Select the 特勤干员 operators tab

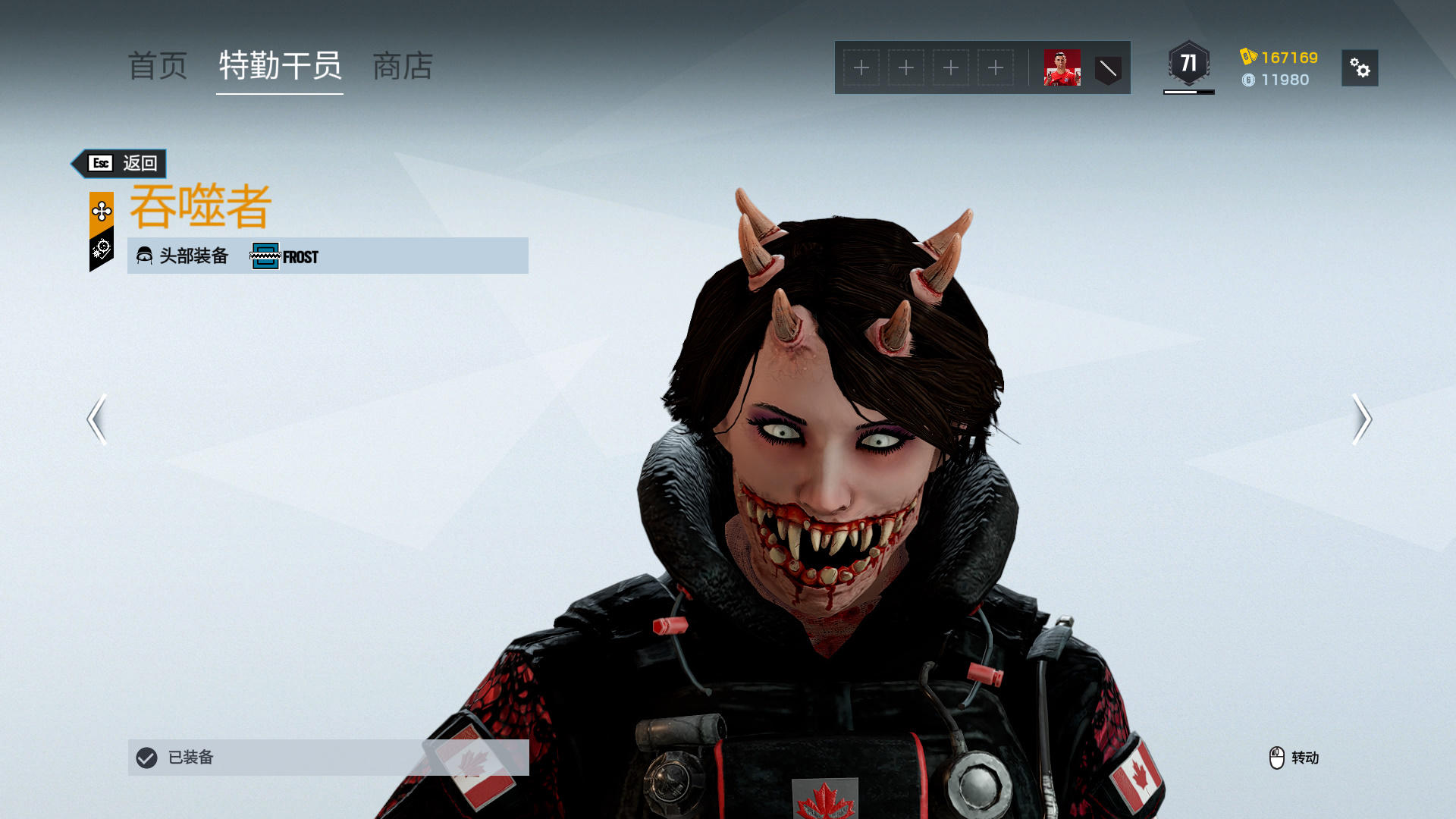(280, 67)
